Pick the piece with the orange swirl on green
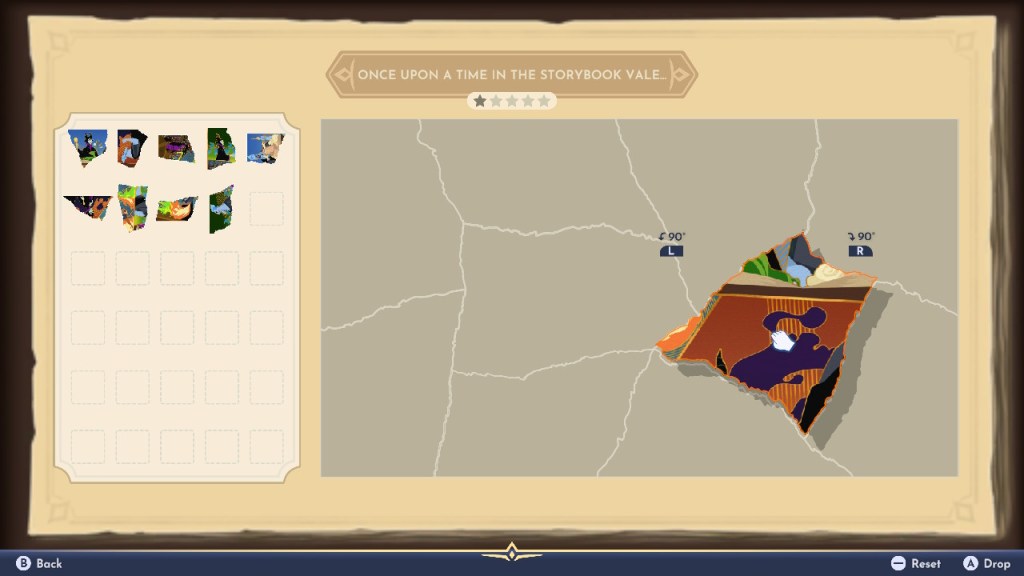This screenshot has width=1024, height=576. coord(176,208)
